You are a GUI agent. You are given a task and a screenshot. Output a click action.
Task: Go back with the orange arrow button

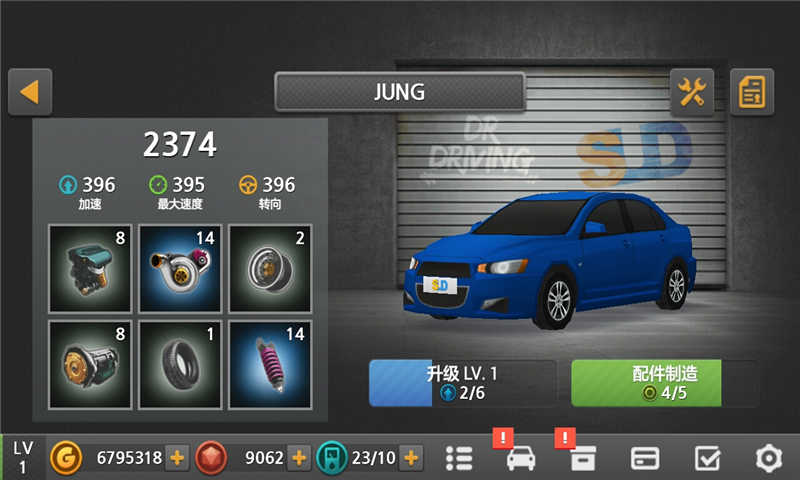point(30,92)
